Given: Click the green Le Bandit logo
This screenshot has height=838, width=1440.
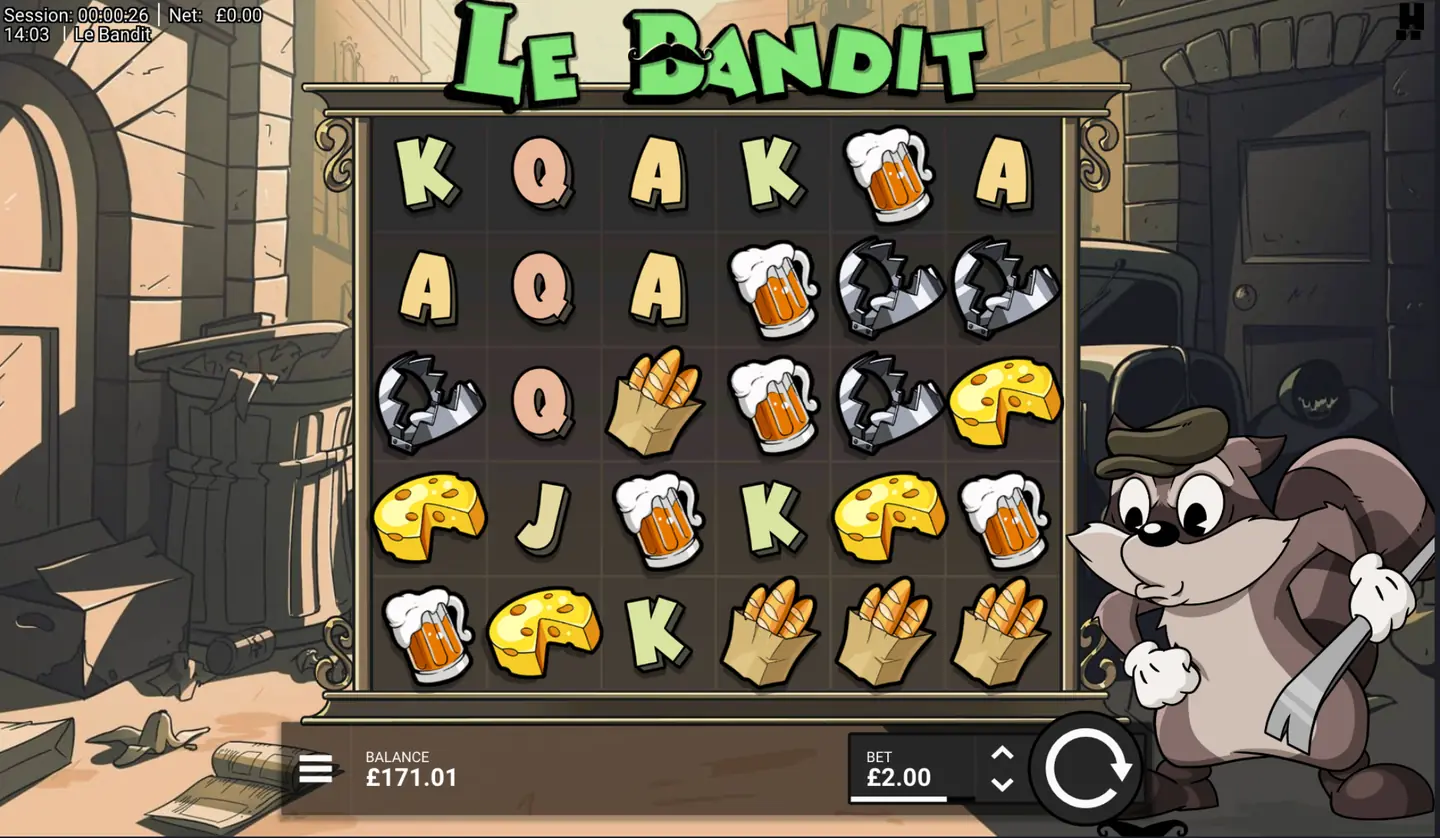Looking at the screenshot, I should pyautogui.click(x=720, y=50).
